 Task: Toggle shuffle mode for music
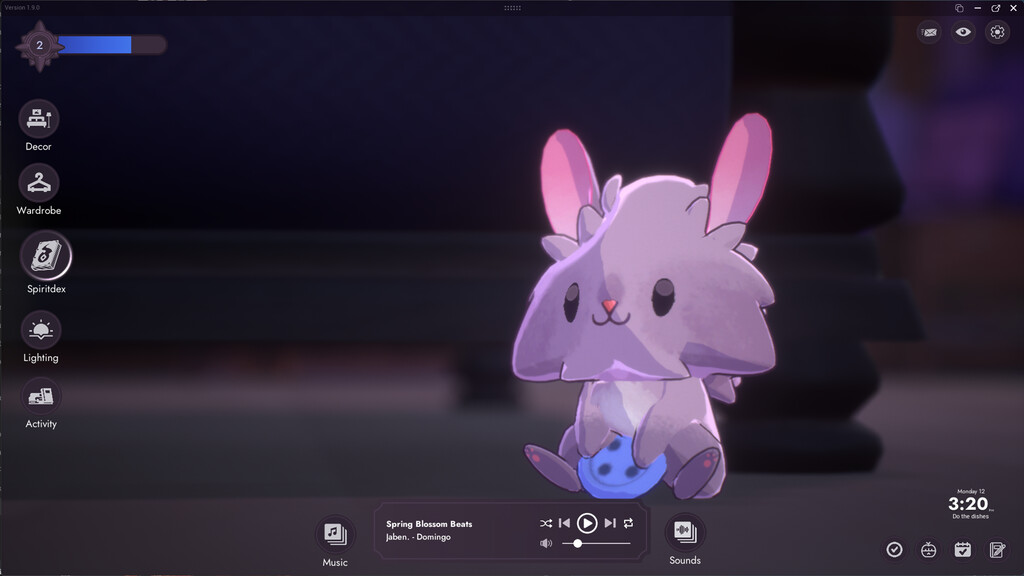click(545, 523)
